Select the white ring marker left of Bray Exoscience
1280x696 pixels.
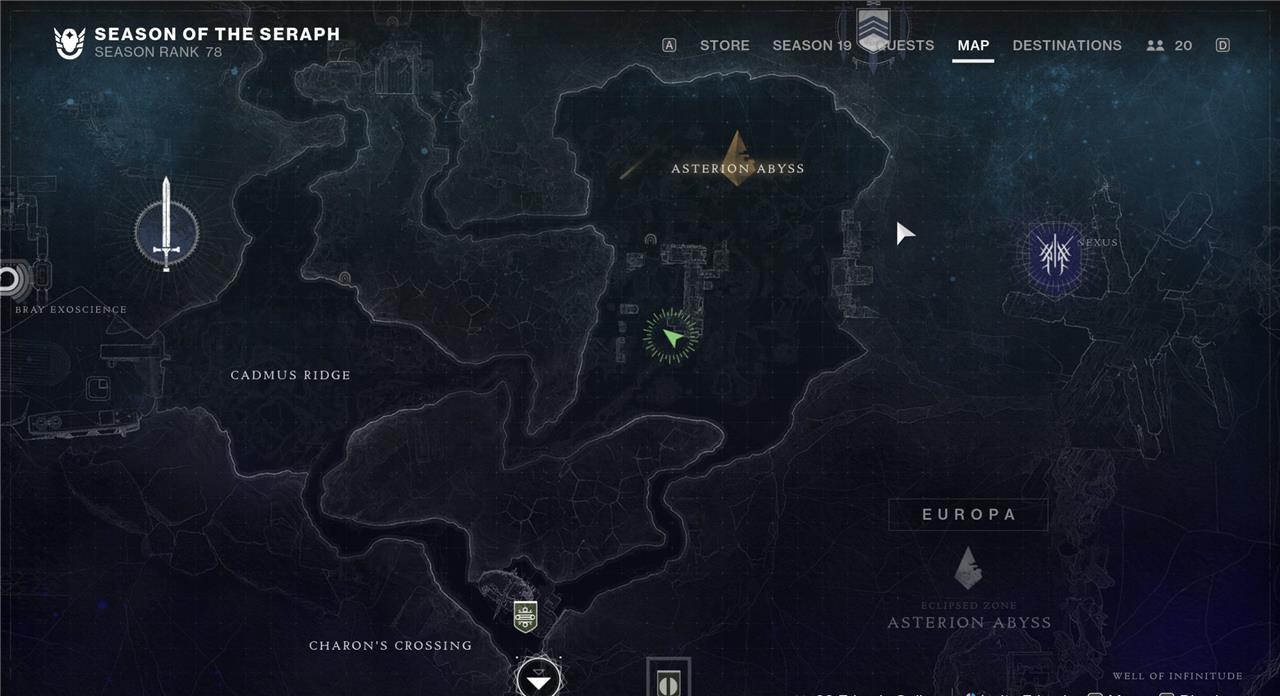click(x=12, y=279)
